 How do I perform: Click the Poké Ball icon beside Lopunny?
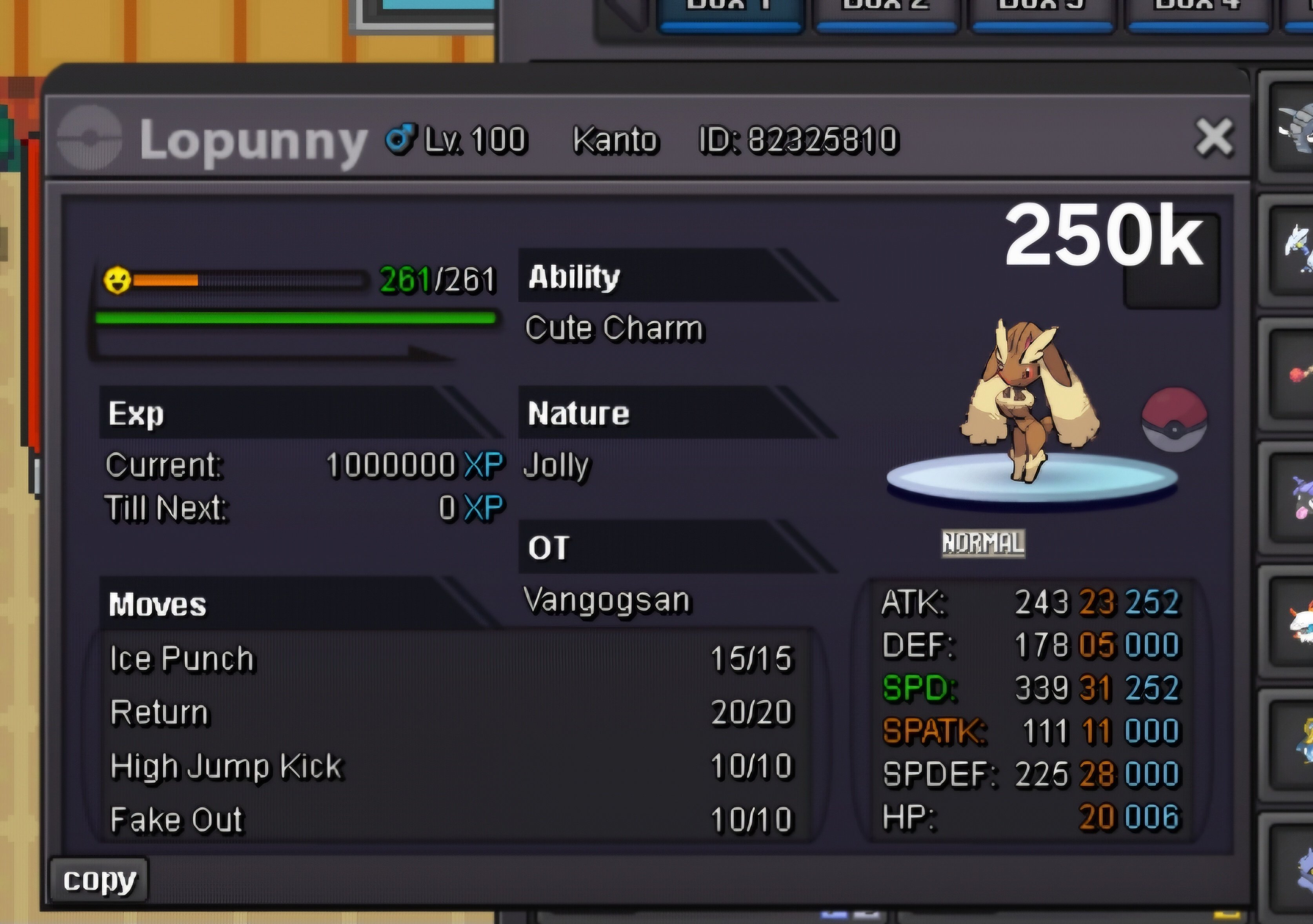tap(1174, 419)
